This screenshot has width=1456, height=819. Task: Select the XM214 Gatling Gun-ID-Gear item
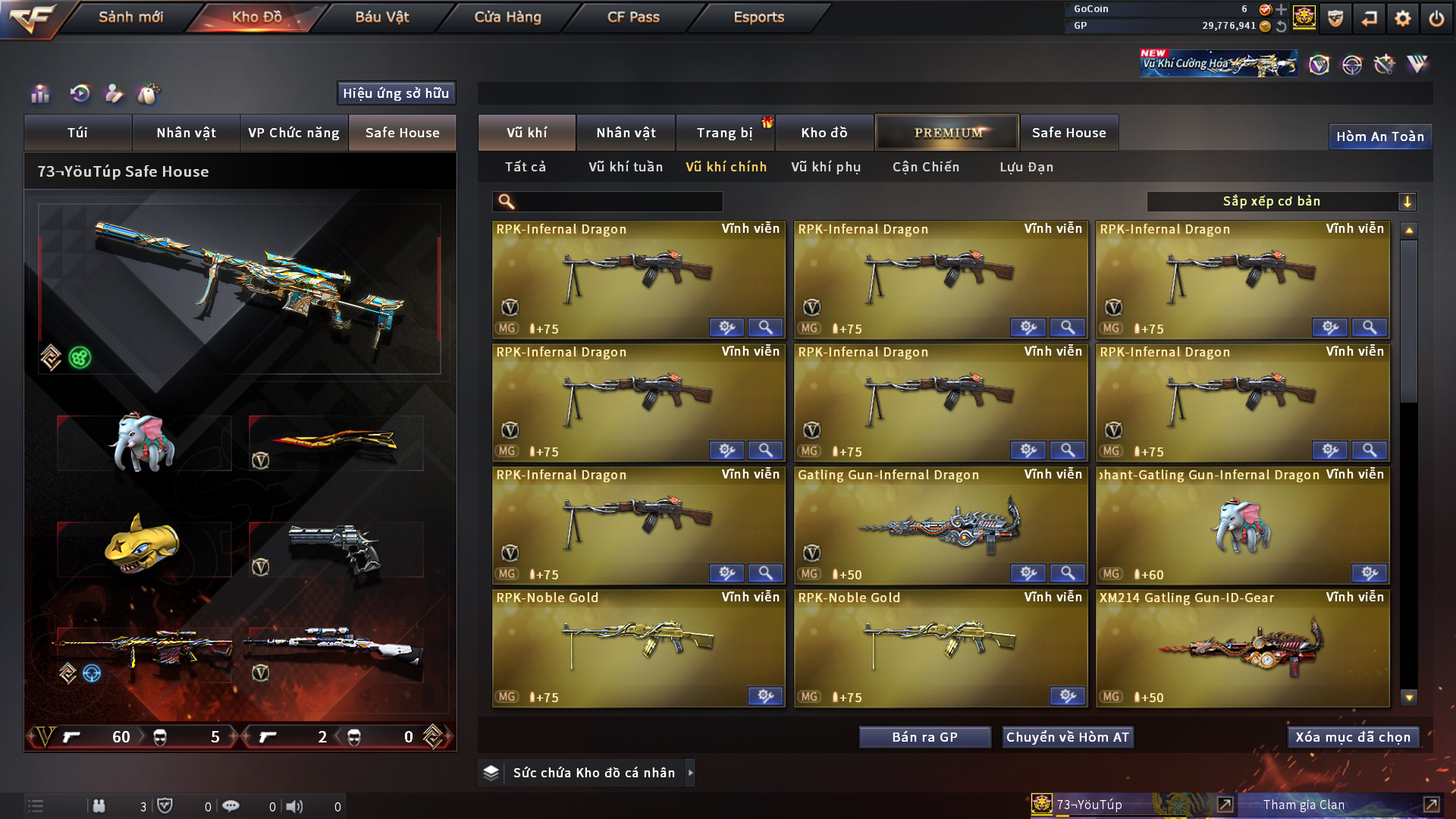tap(1242, 648)
